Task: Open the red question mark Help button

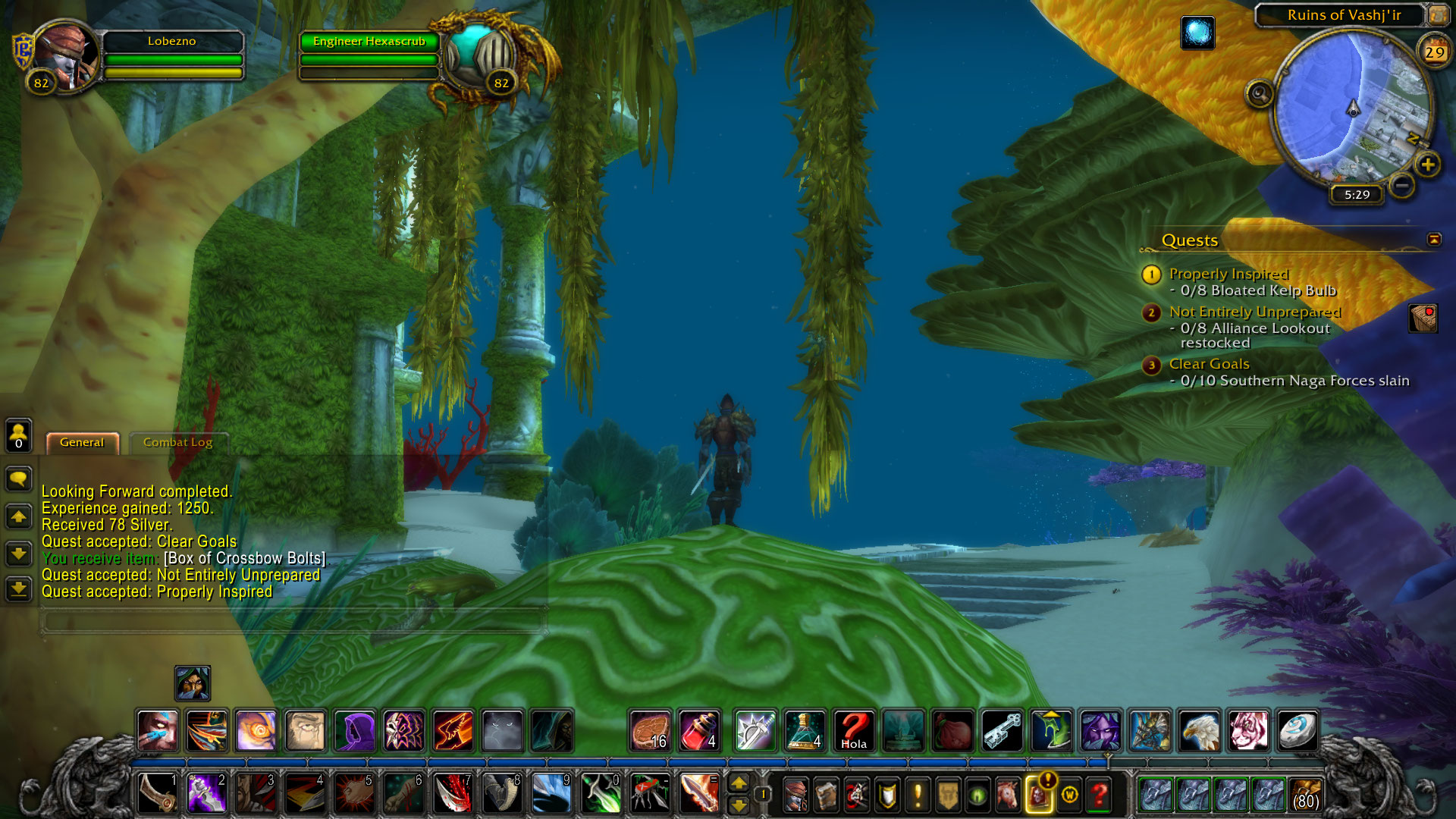Action: coord(1099,795)
